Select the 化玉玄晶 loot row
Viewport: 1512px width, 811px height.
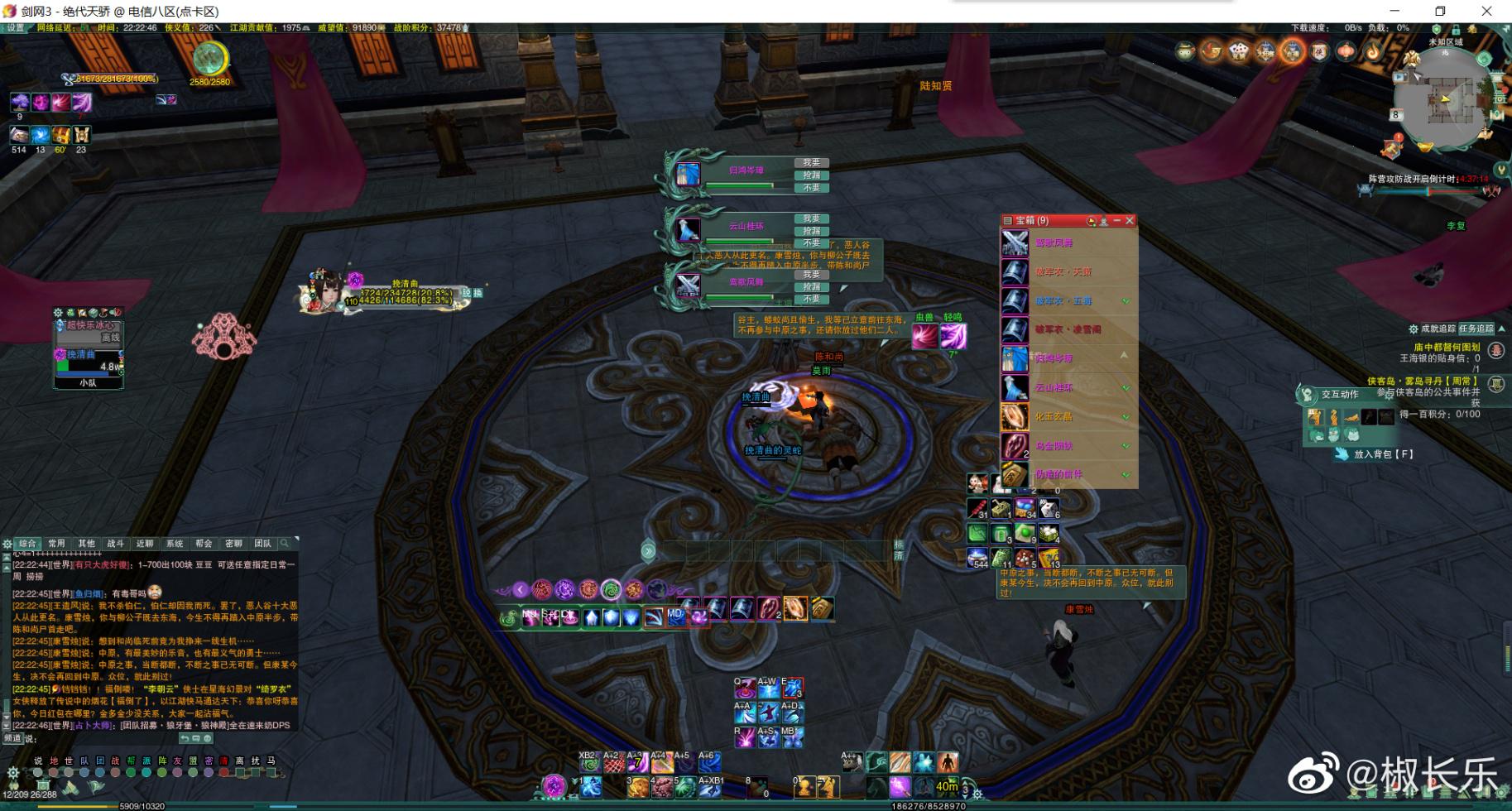point(1068,417)
